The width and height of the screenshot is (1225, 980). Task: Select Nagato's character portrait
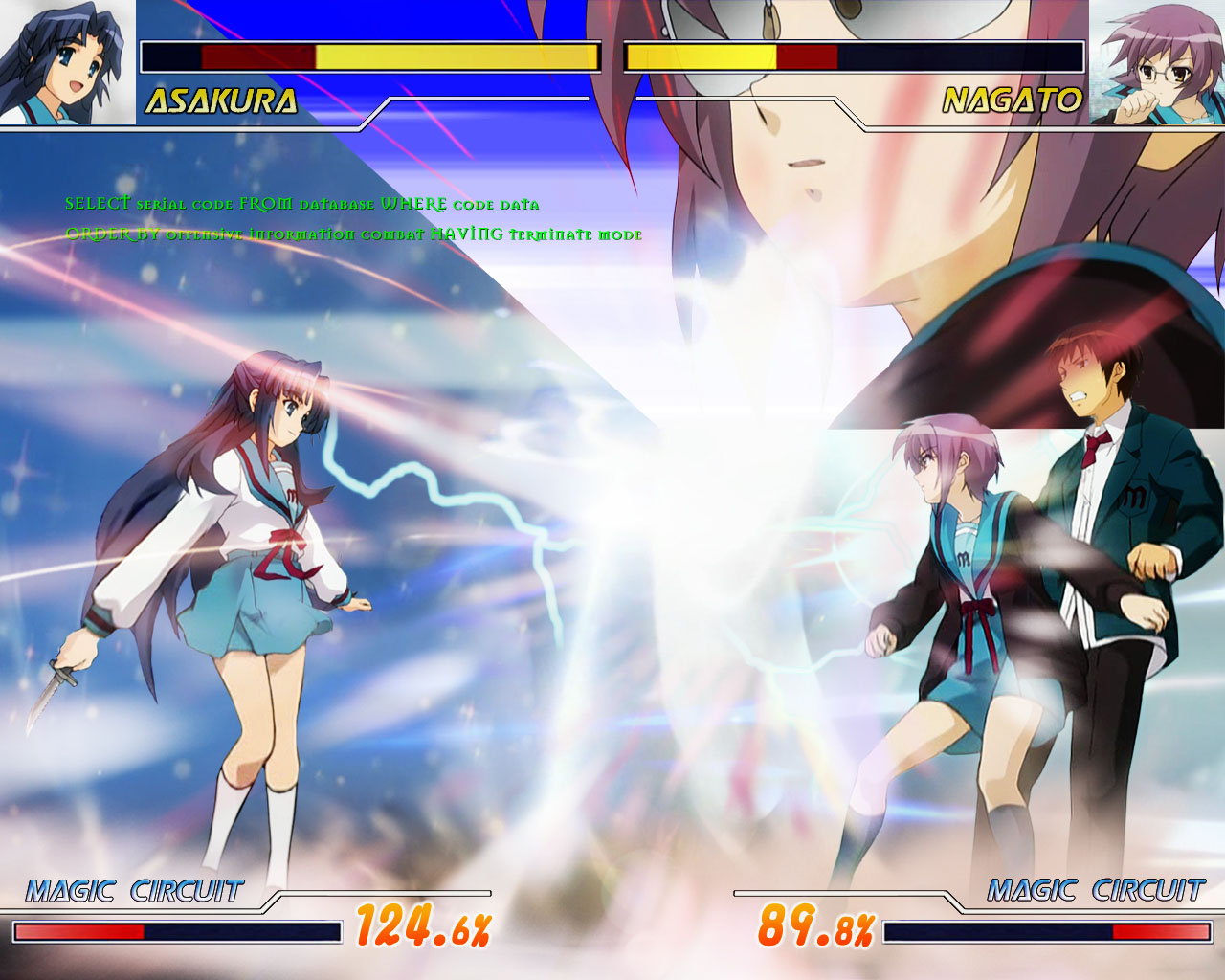[x=1157, y=62]
